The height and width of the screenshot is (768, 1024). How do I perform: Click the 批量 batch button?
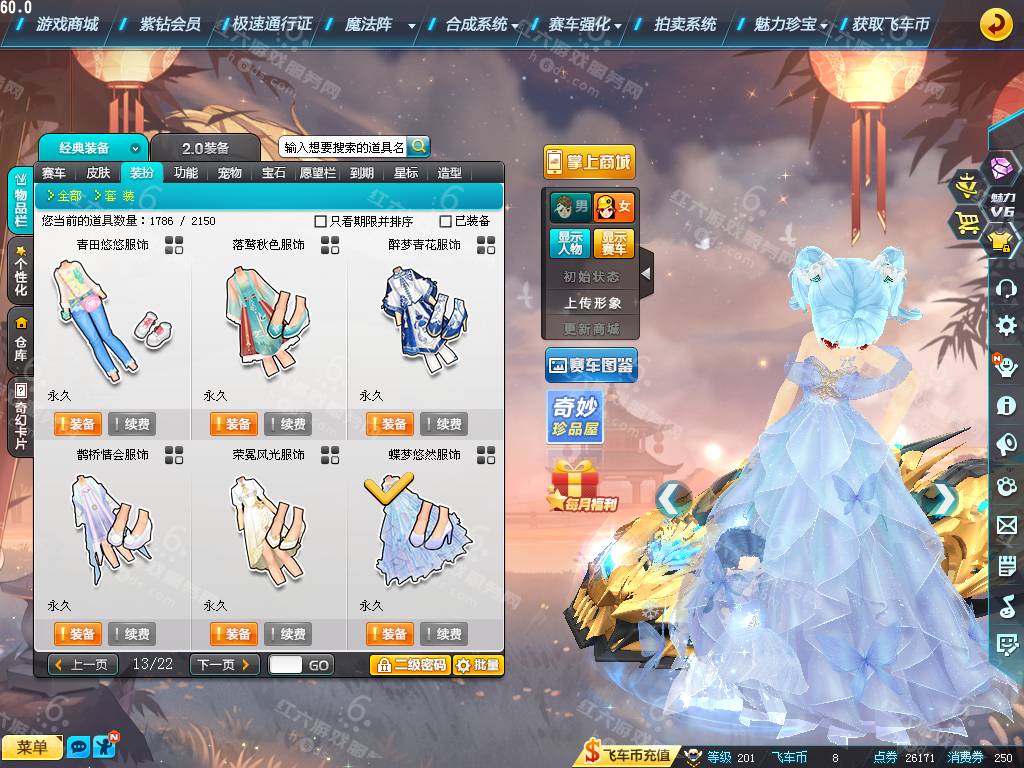tap(478, 665)
